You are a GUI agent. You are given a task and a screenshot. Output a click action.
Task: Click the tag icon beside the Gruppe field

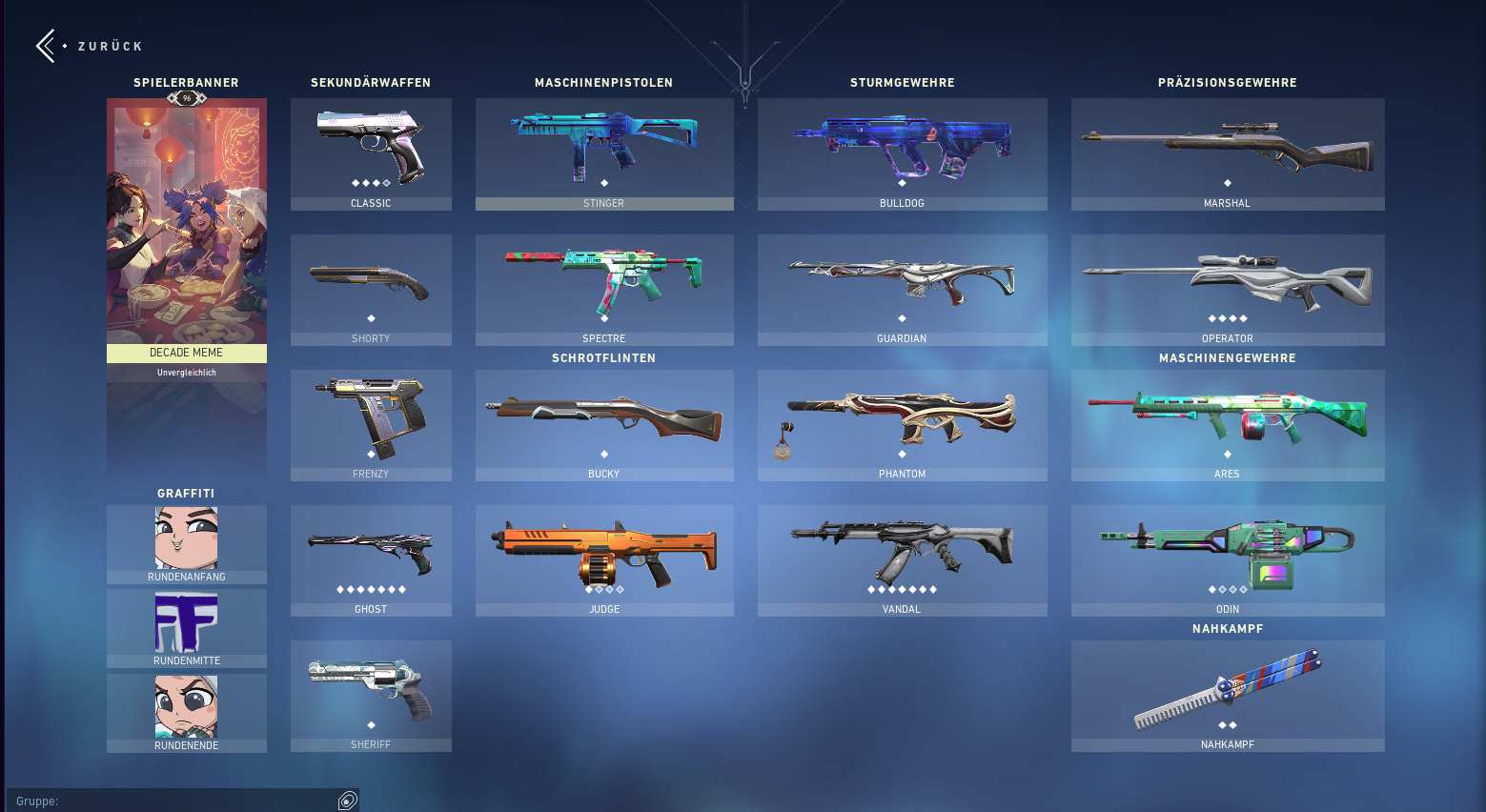click(x=347, y=801)
